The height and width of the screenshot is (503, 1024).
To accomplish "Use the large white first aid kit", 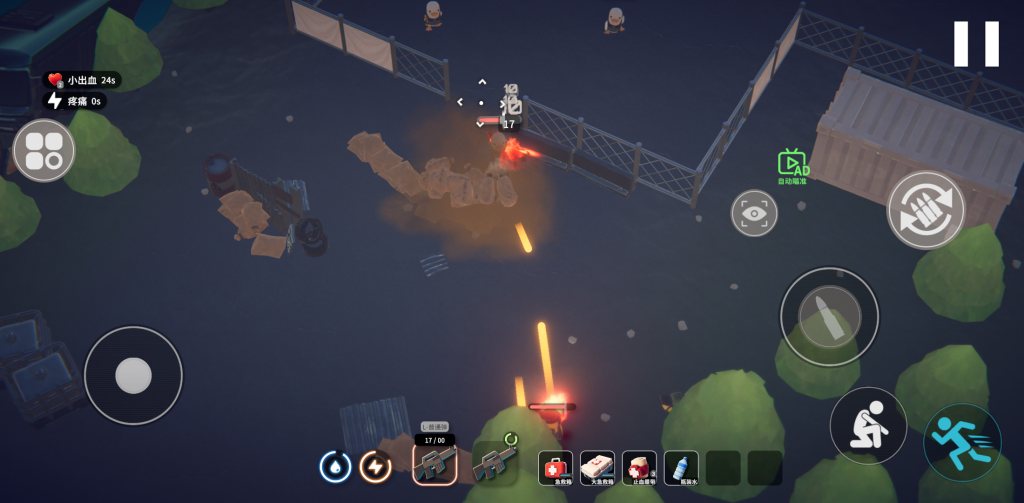I will [x=598, y=467].
